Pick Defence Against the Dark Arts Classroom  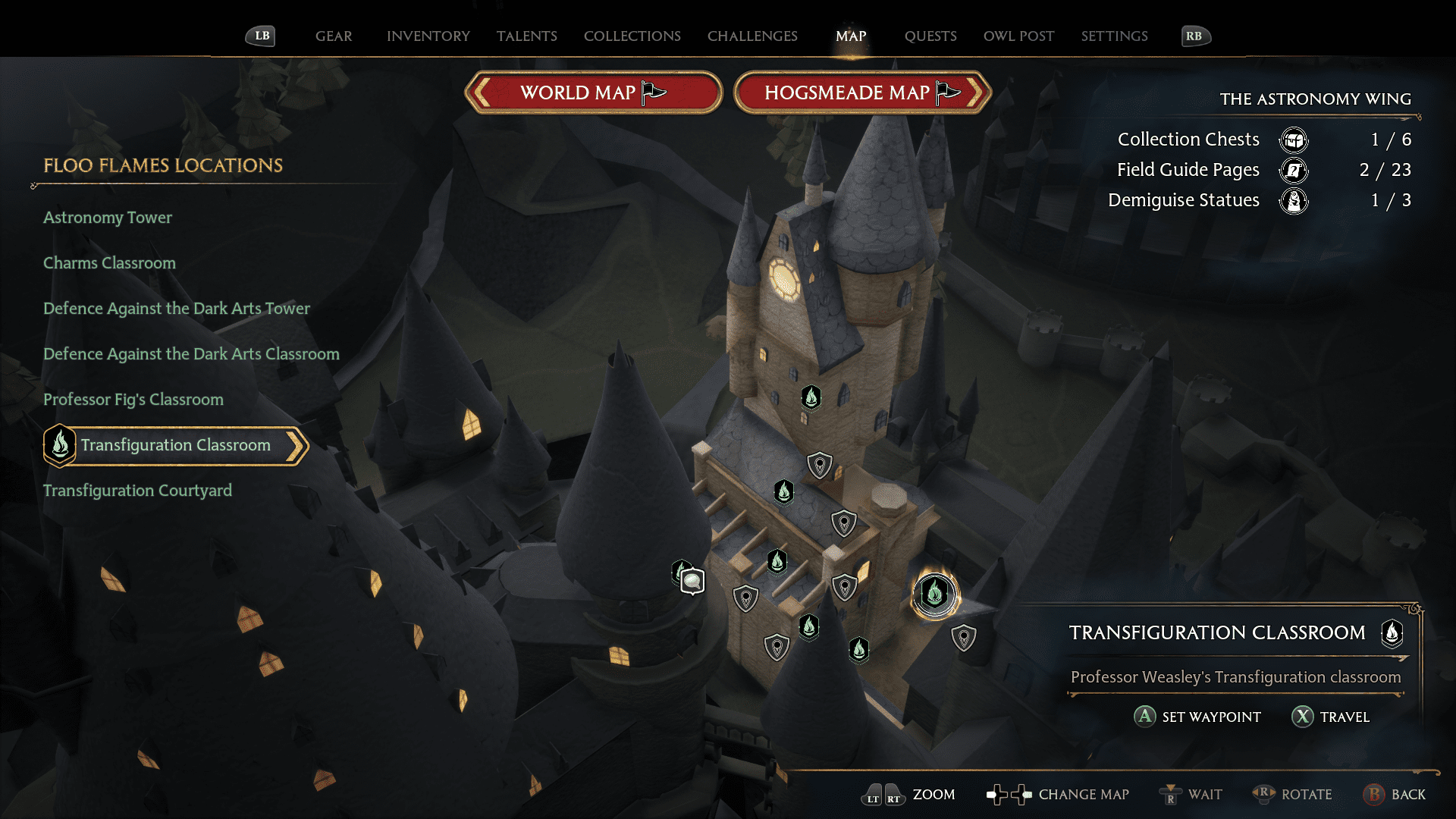click(x=191, y=354)
